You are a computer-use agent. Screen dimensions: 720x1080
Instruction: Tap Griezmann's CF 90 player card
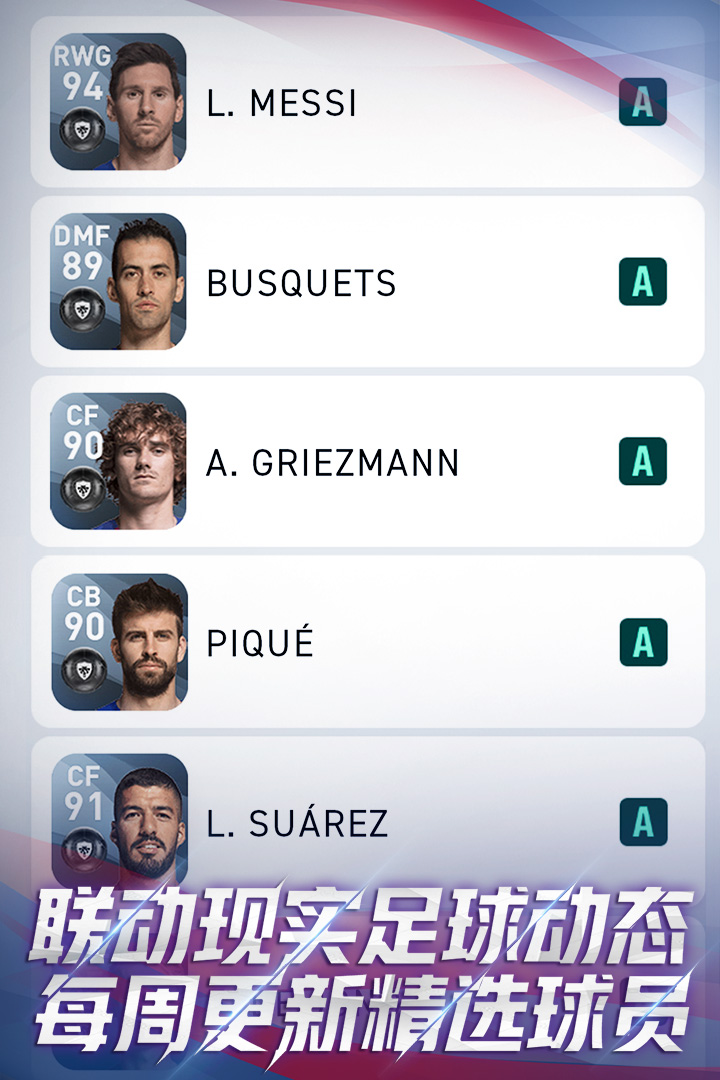pos(119,462)
